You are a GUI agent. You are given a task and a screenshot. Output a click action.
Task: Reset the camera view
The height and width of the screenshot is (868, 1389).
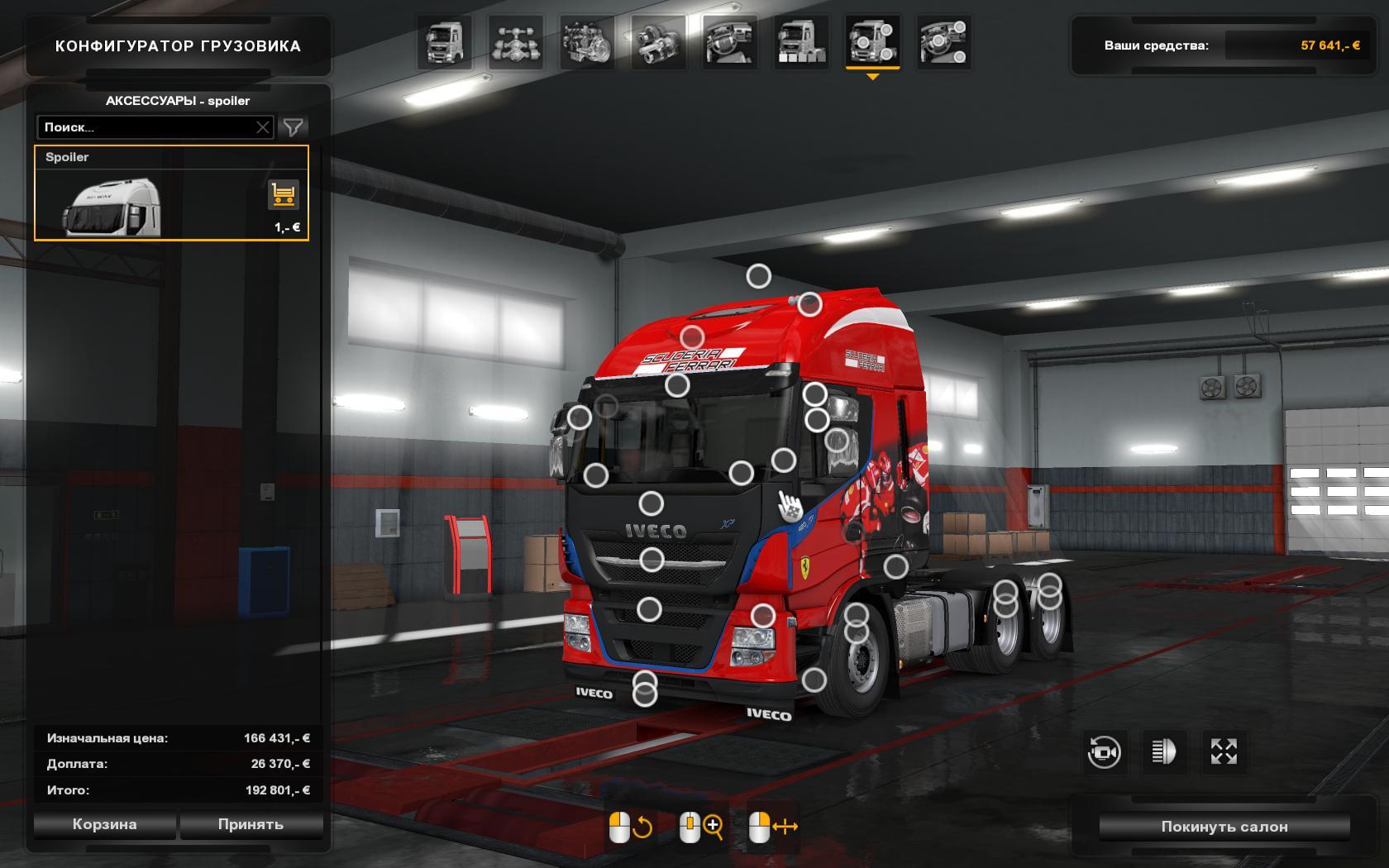[x=1104, y=751]
